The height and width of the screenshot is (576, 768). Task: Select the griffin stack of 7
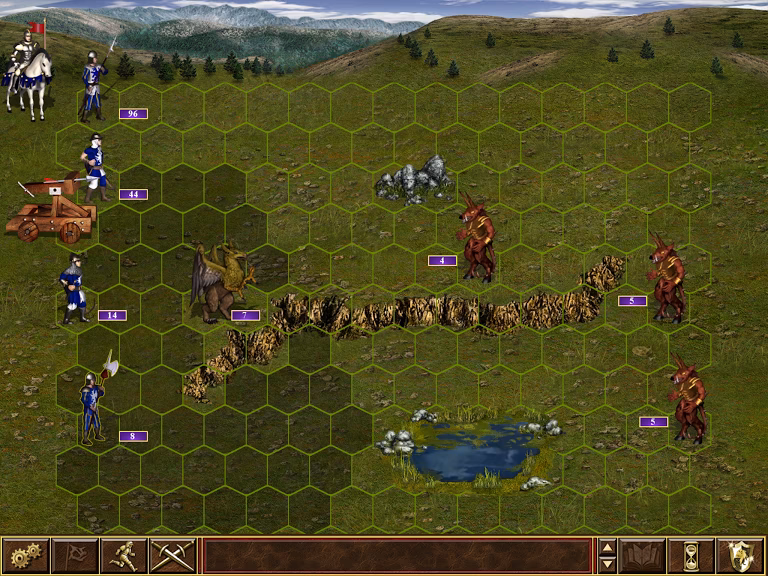218,283
